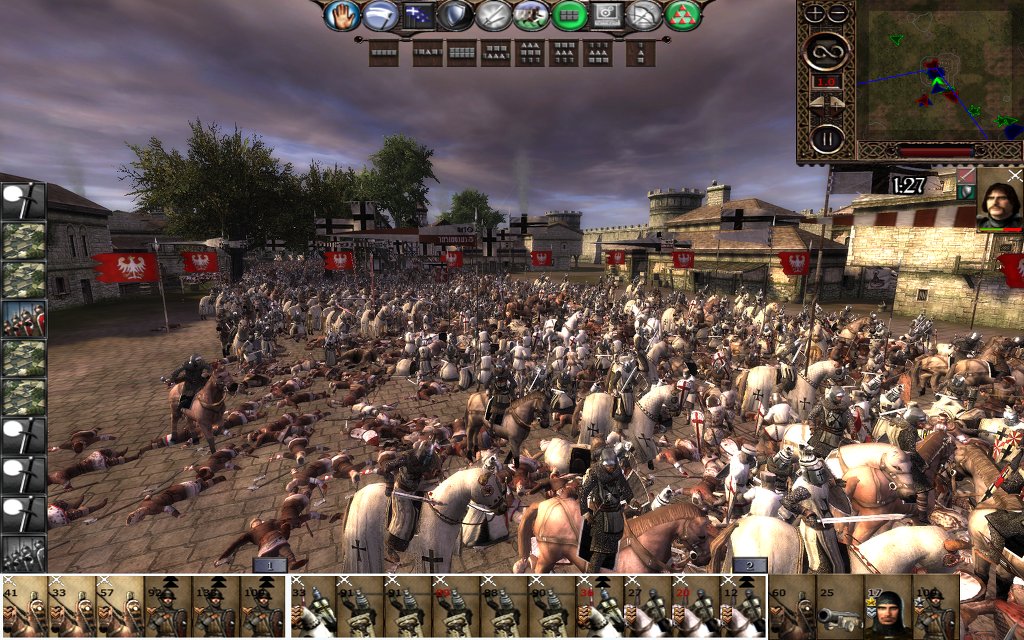
Task: Click the green grid group formation button
Action: click(569, 15)
